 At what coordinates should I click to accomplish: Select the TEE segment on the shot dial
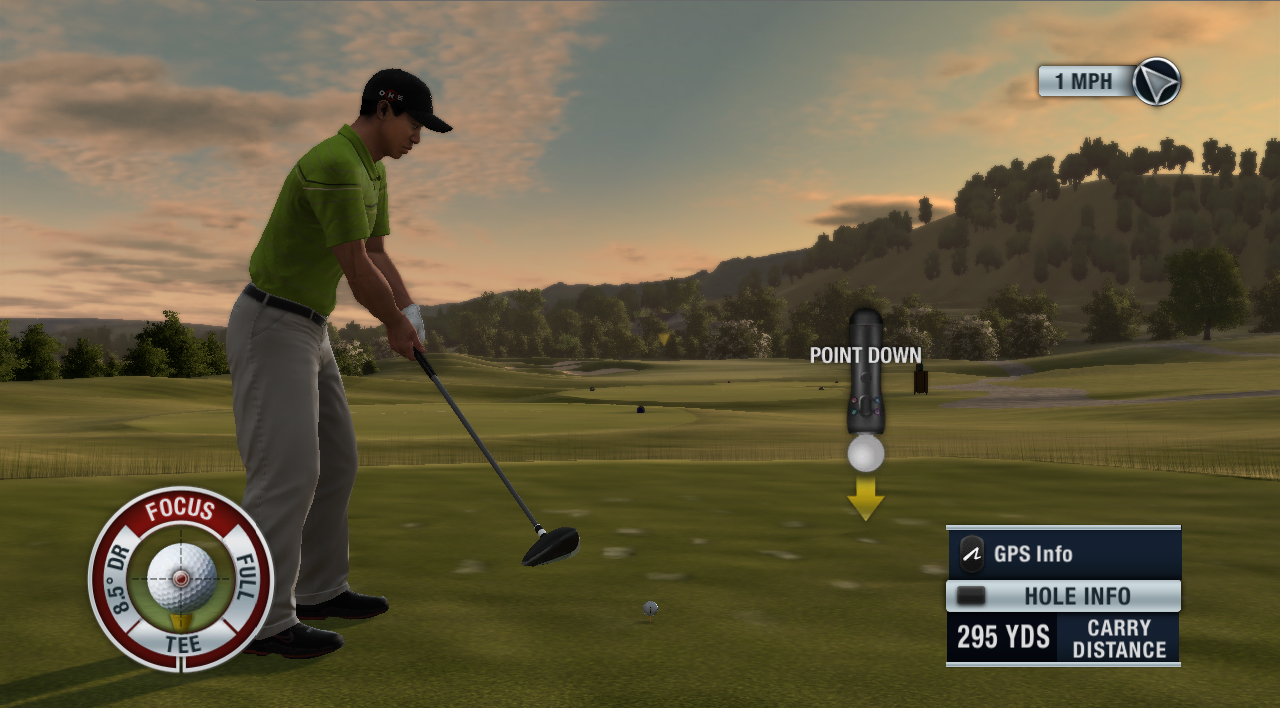click(182, 645)
